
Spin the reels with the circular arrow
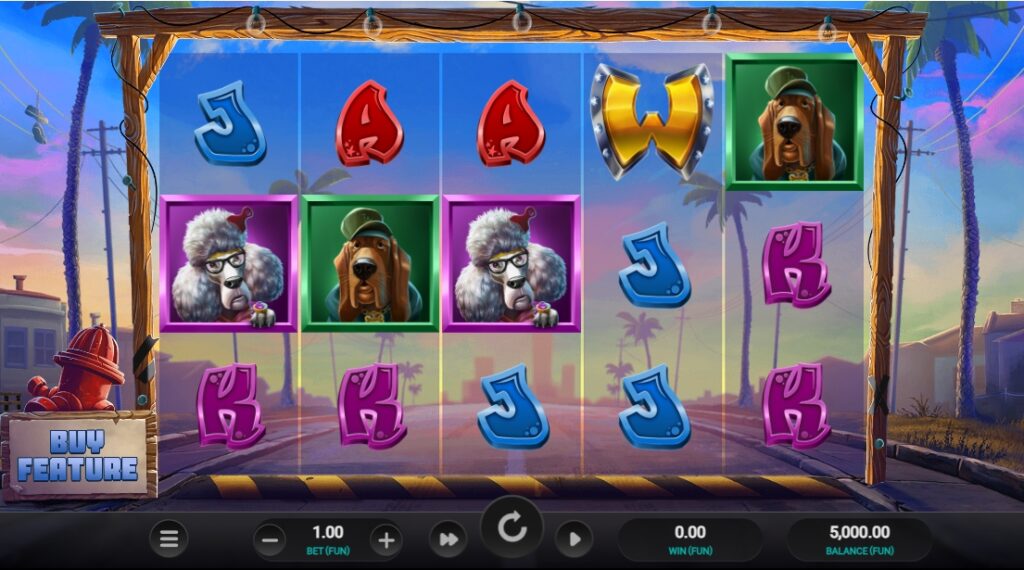[512, 529]
